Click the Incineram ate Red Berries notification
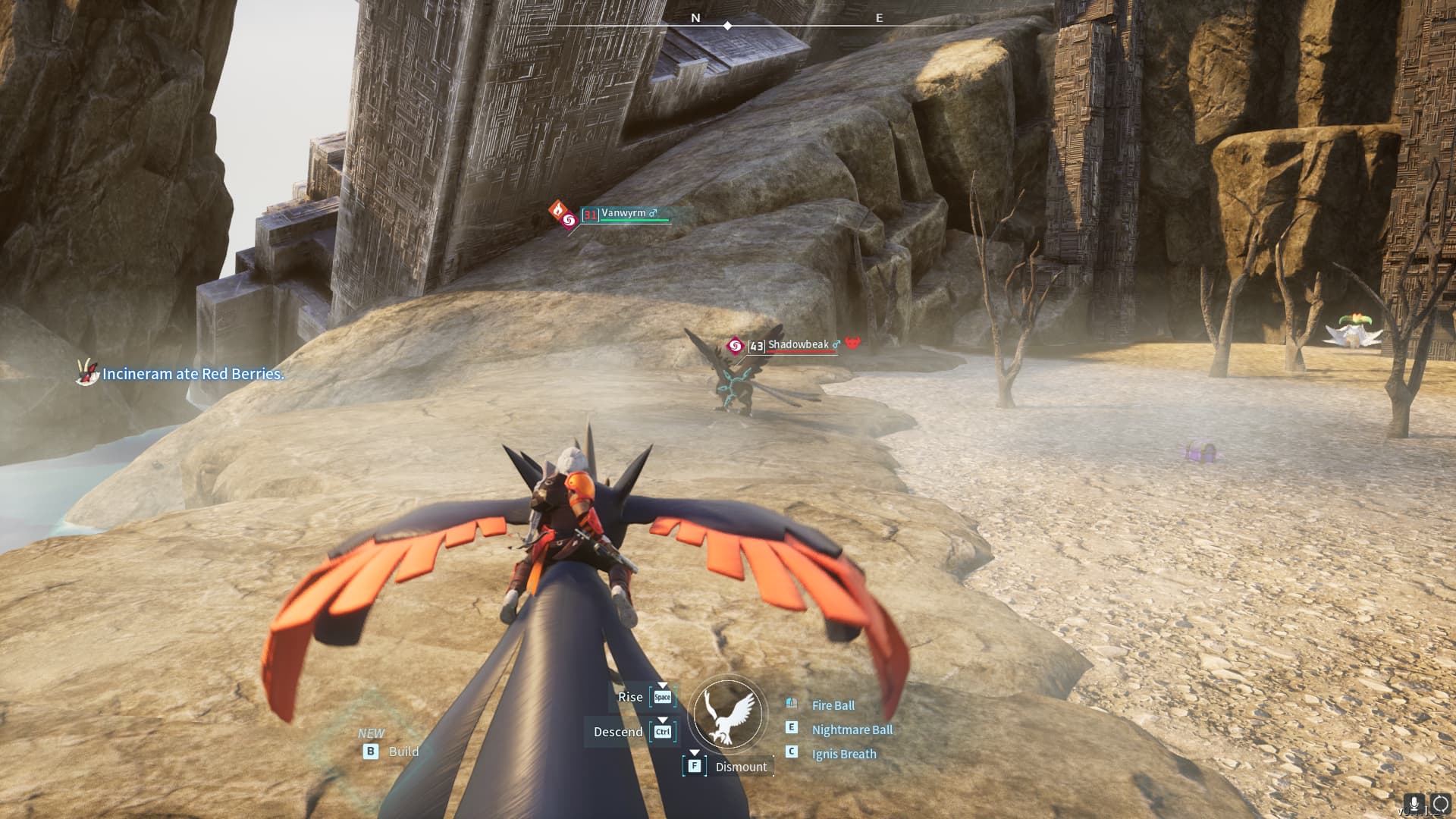 coord(193,374)
